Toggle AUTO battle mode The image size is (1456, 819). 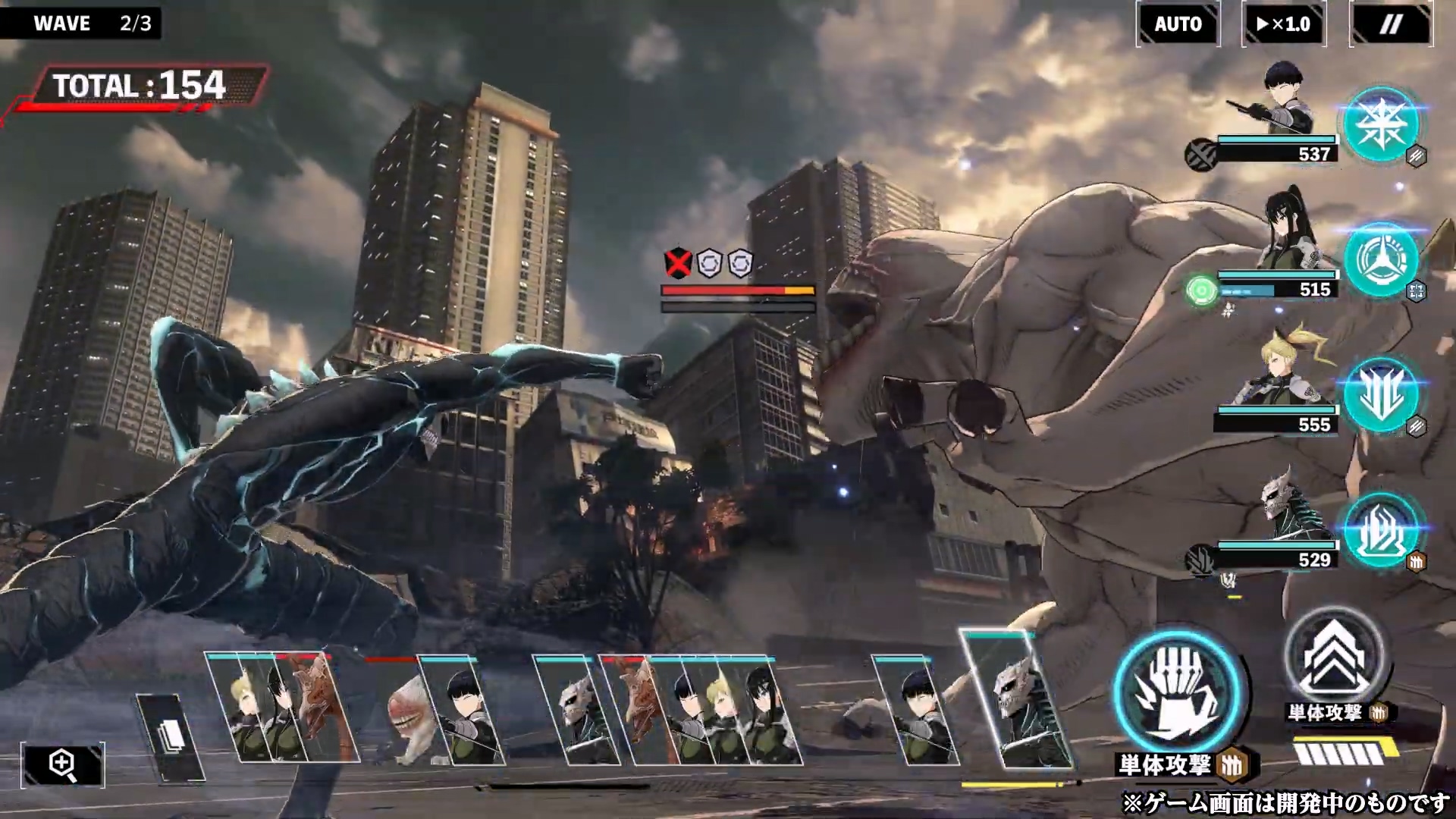(x=1178, y=24)
